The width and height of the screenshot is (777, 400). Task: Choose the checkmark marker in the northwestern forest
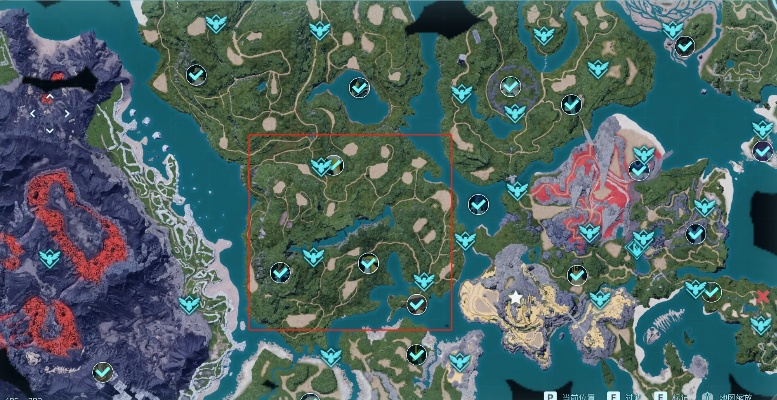pyautogui.click(x=197, y=74)
